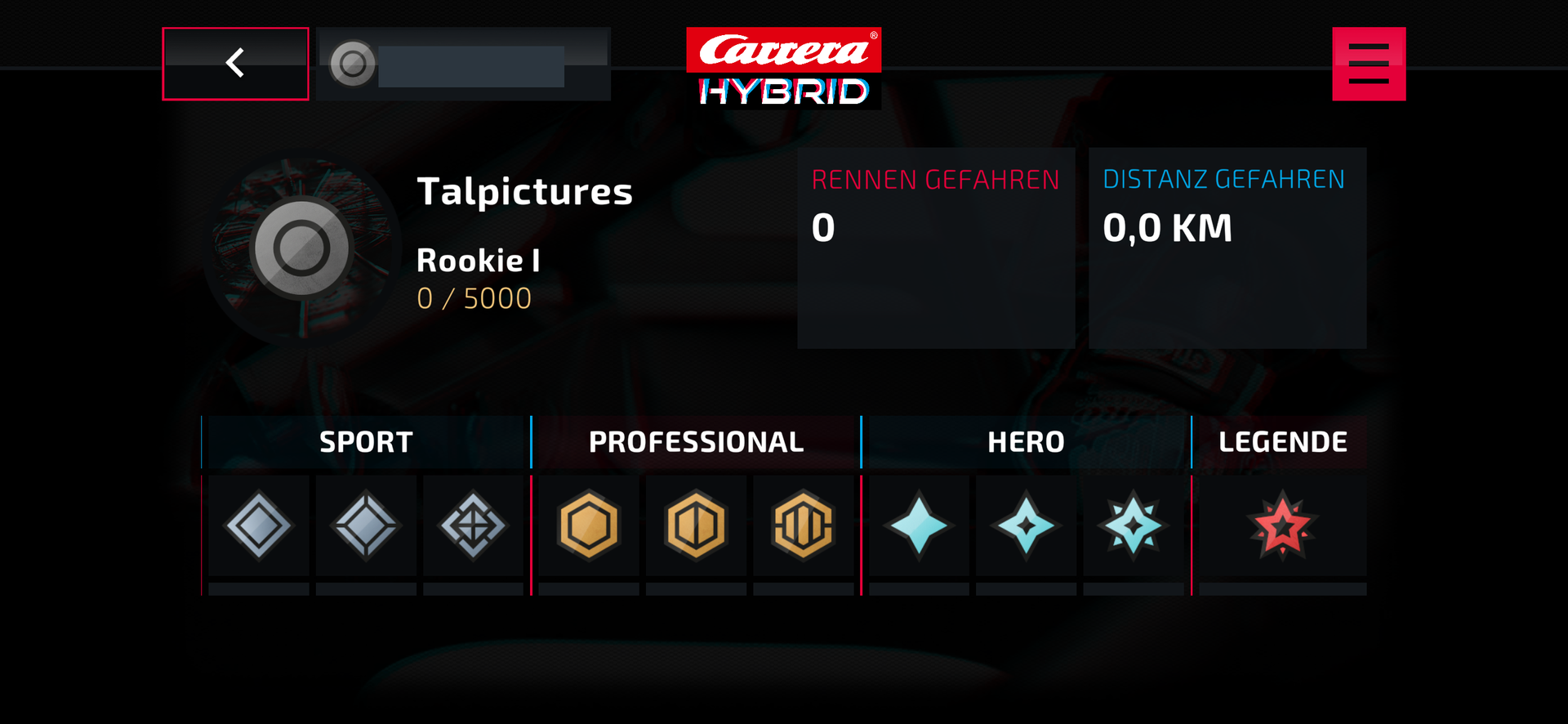The image size is (1568, 724).
Task: Choose the spiky cyan star Hero badge
Action: [x=1133, y=525]
